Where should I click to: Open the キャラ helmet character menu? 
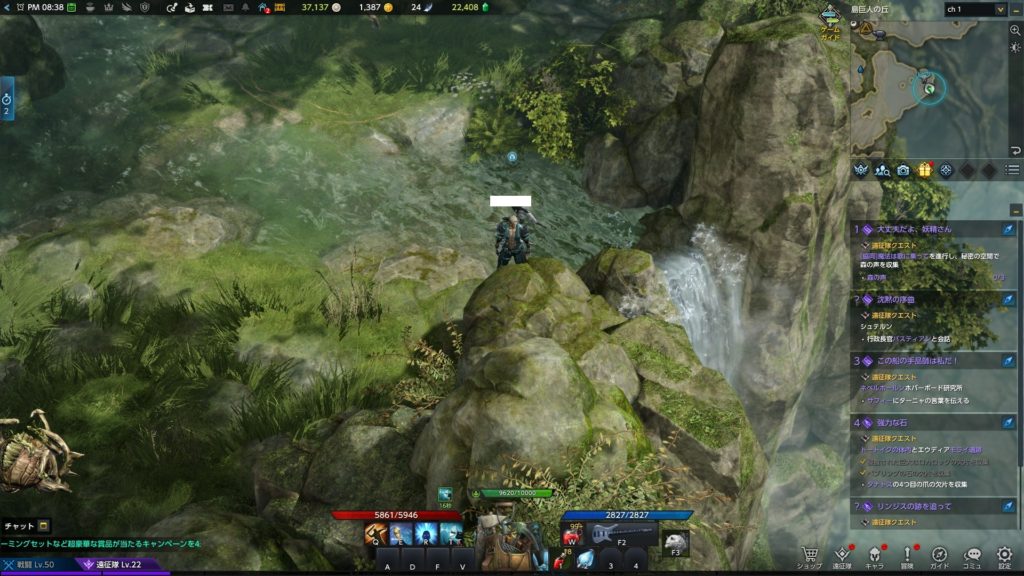(x=875, y=554)
